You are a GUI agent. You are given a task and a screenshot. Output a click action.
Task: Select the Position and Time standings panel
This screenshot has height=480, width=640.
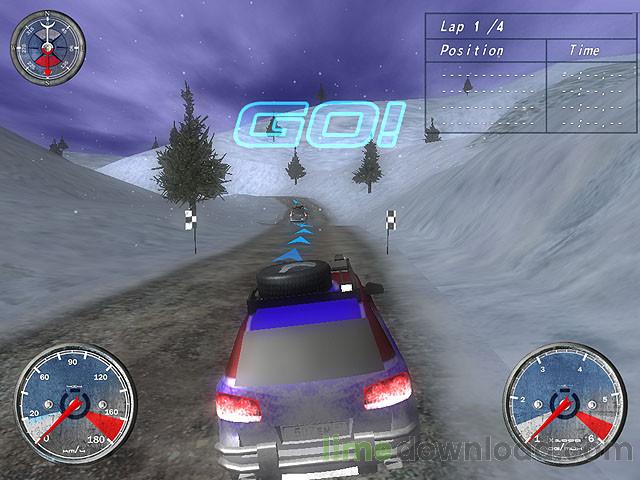(529, 73)
